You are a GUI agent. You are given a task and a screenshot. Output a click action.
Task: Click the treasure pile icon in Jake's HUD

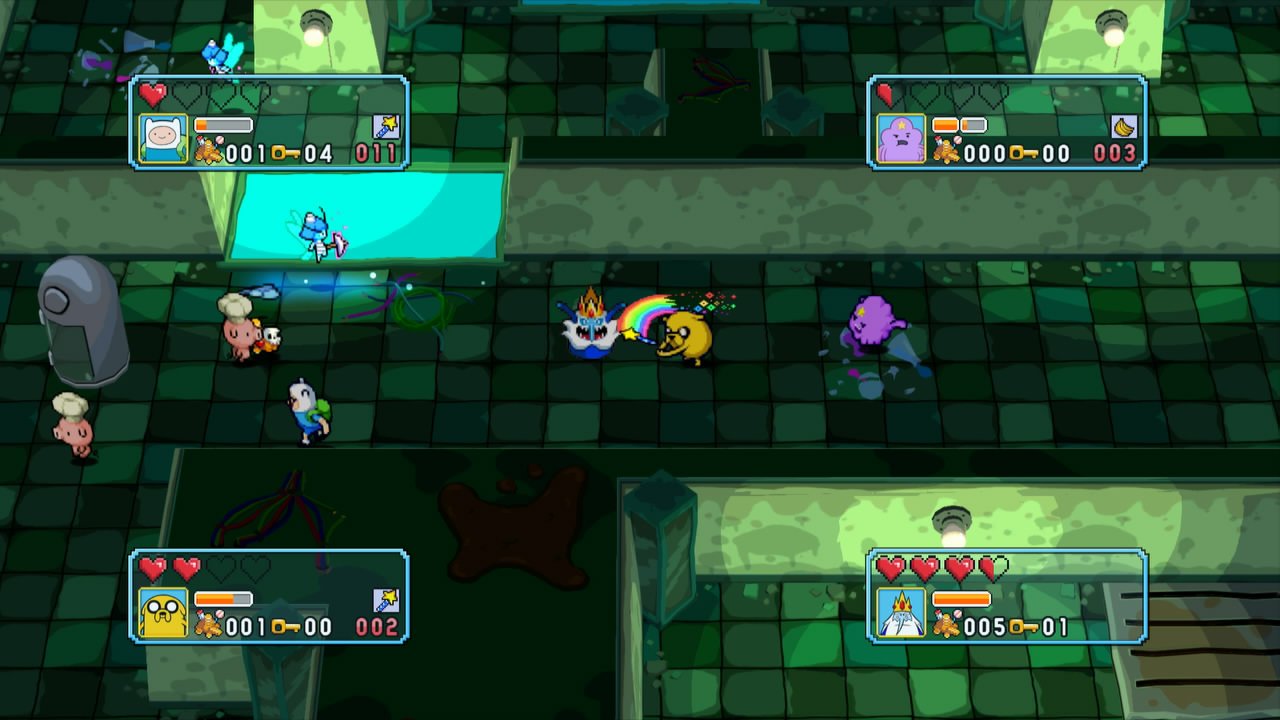[x=210, y=622]
